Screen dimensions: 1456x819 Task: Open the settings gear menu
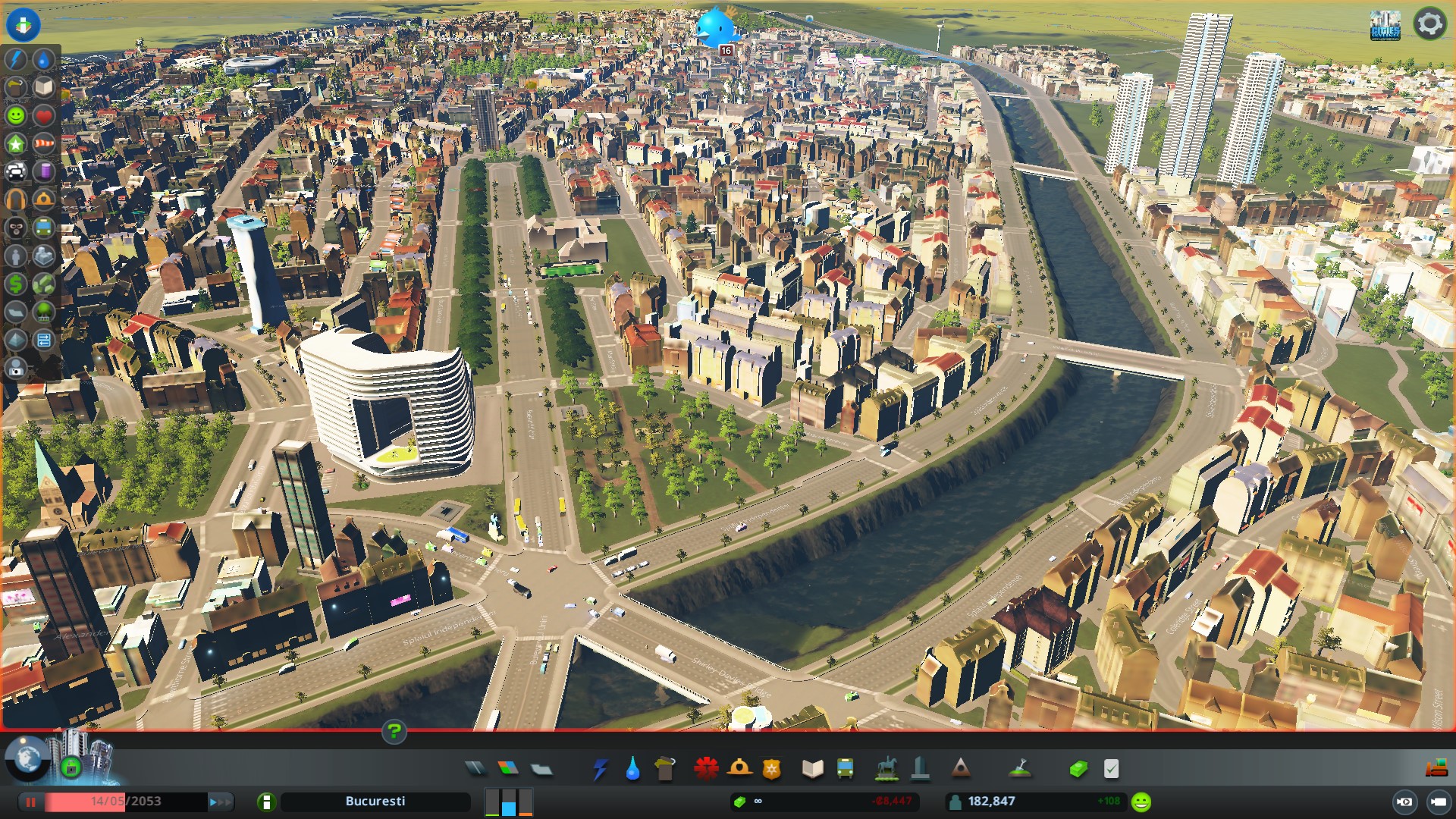pos(1429,24)
